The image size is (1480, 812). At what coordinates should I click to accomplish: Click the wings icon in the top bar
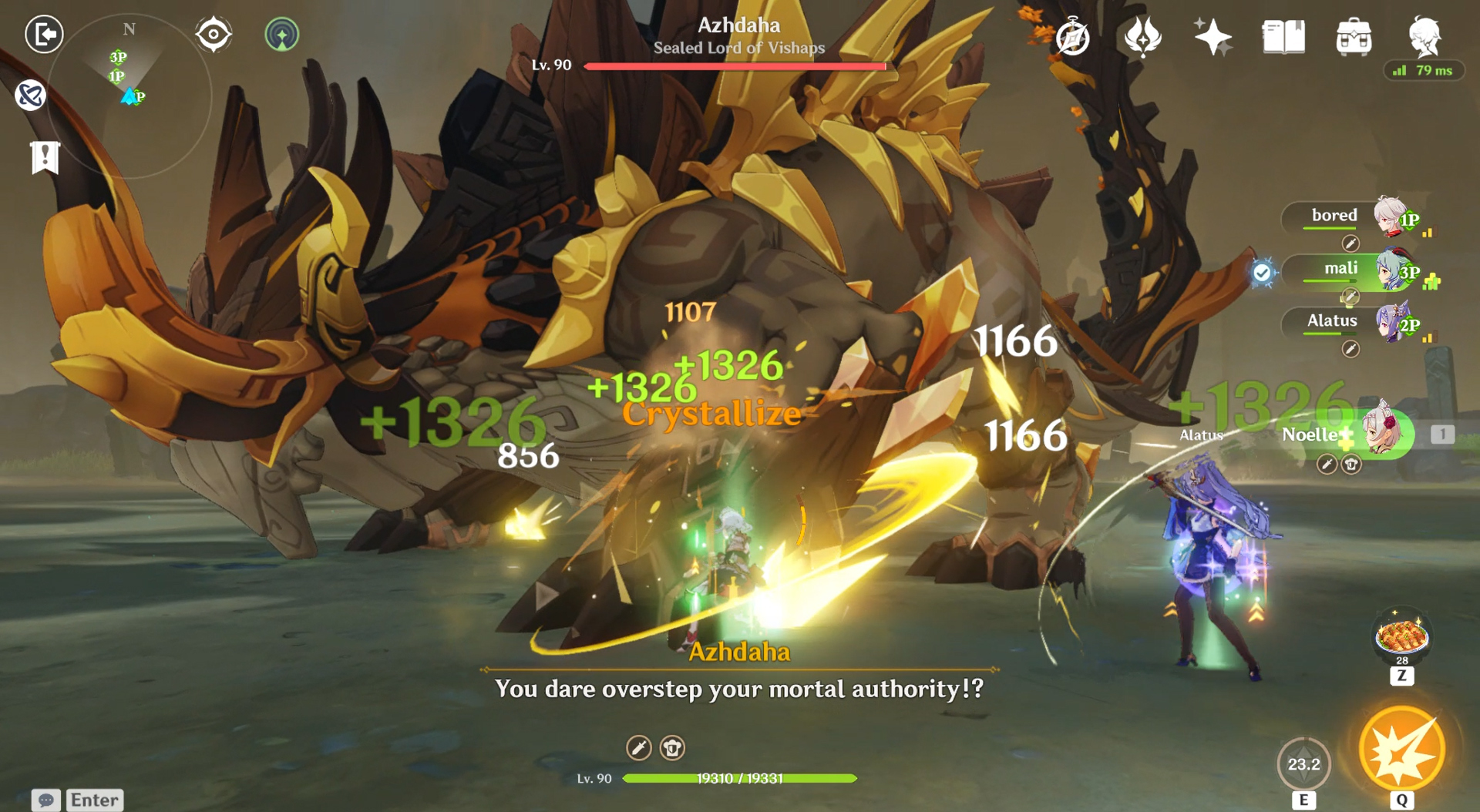(1142, 36)
